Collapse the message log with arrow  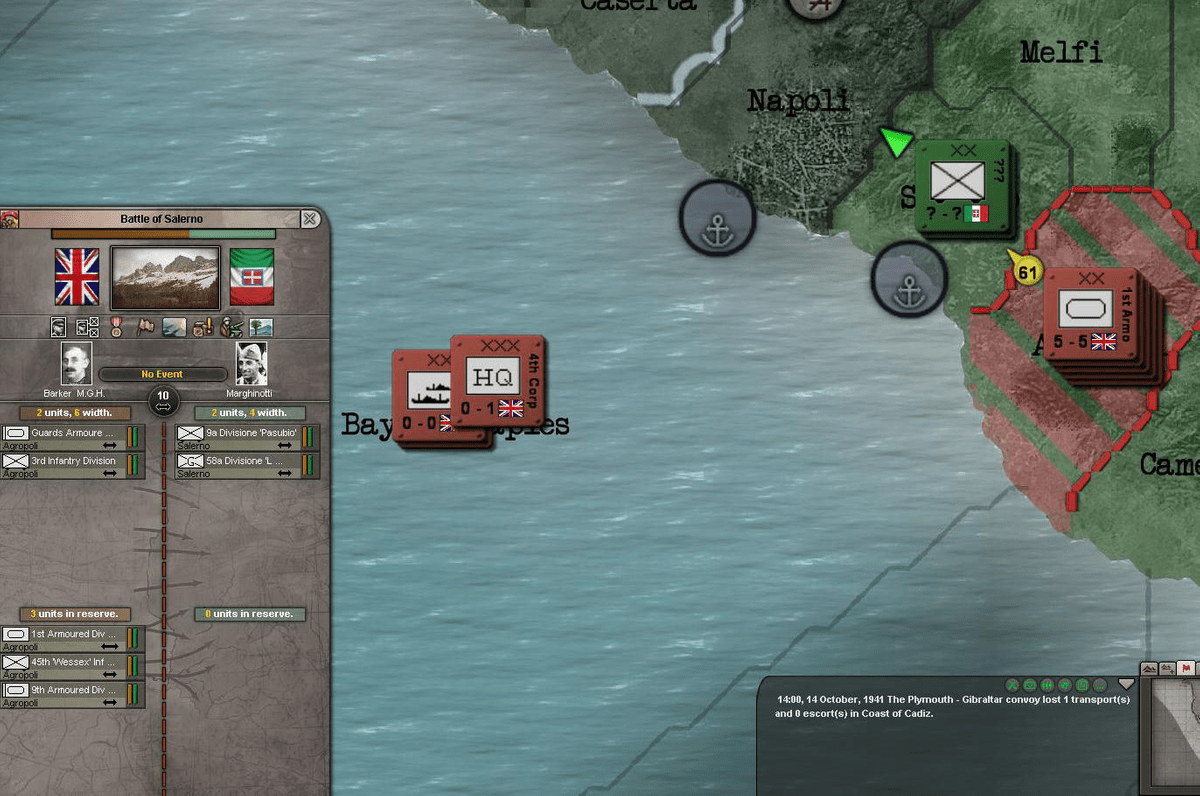click(1127, 685)
